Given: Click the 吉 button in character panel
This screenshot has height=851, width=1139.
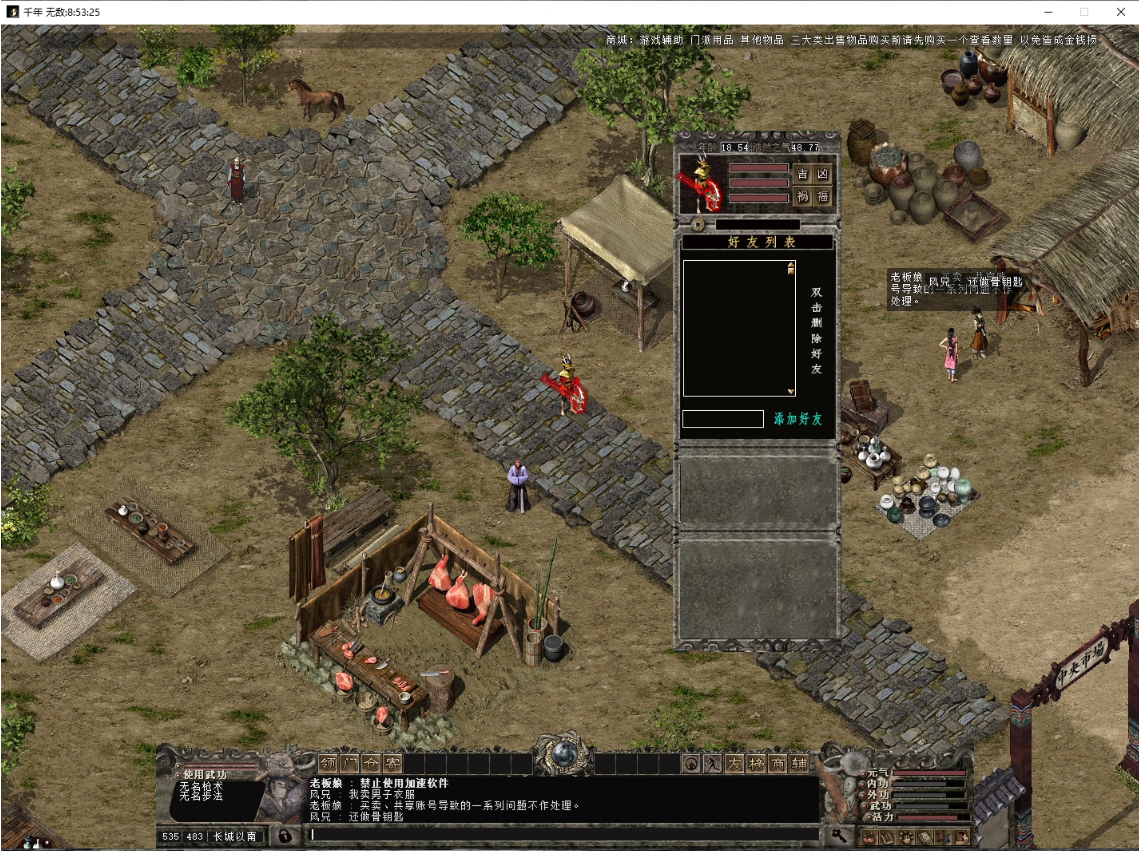Looking at the screenshot, I should (802, 174).
